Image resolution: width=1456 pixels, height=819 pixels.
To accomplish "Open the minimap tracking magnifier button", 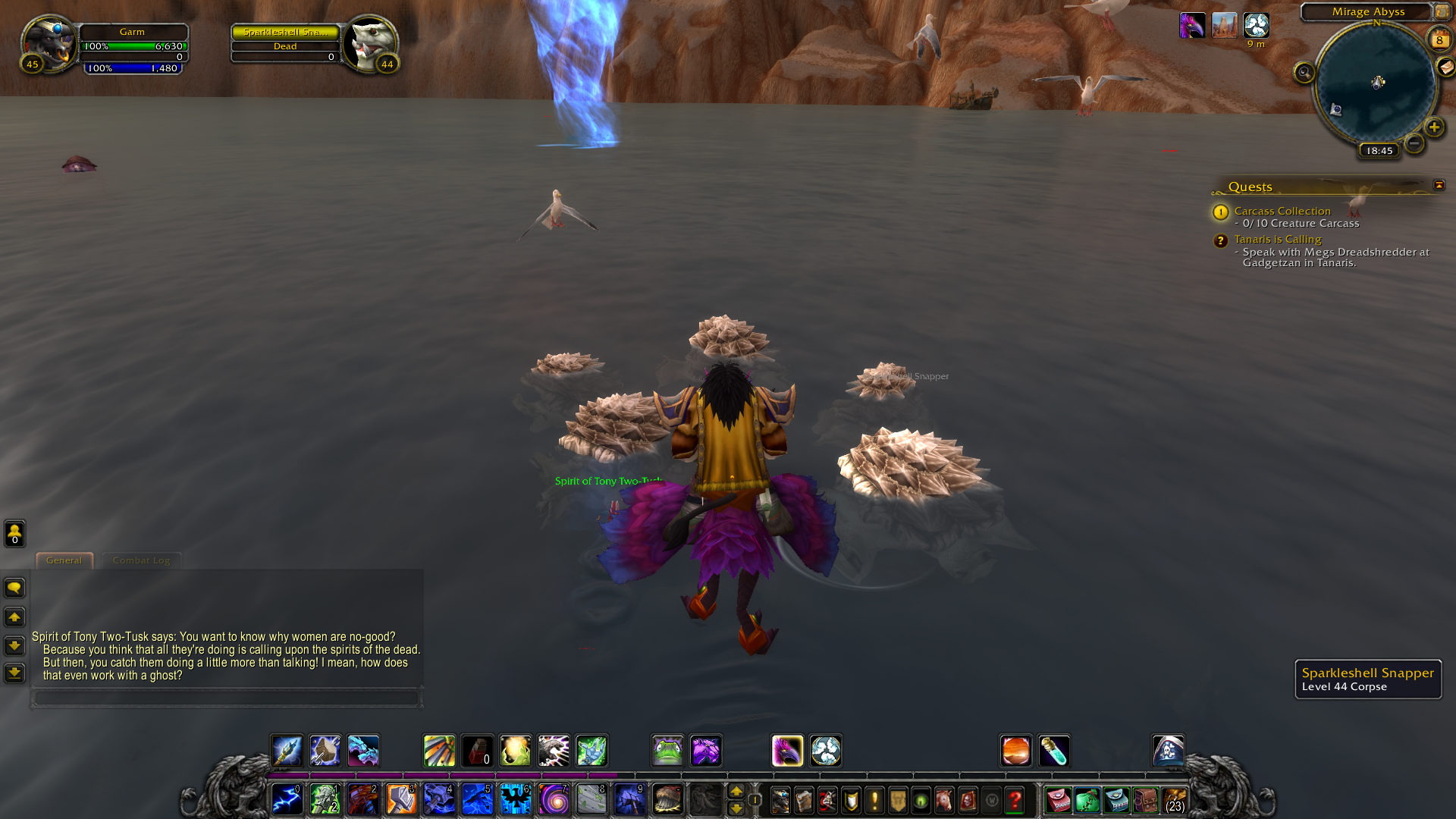I will point(1304,73).
